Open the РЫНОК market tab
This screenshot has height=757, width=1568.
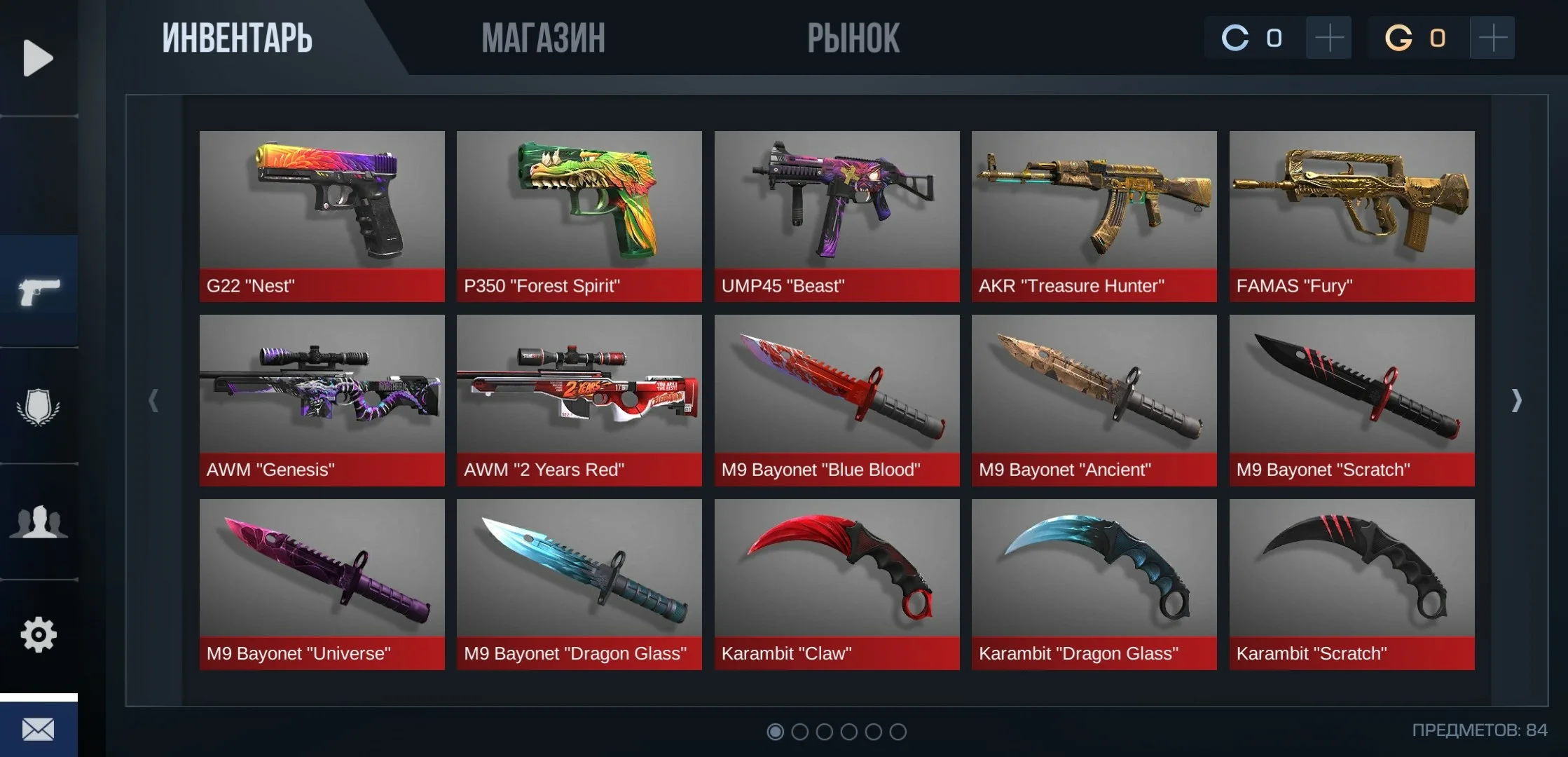click(853, 38)
